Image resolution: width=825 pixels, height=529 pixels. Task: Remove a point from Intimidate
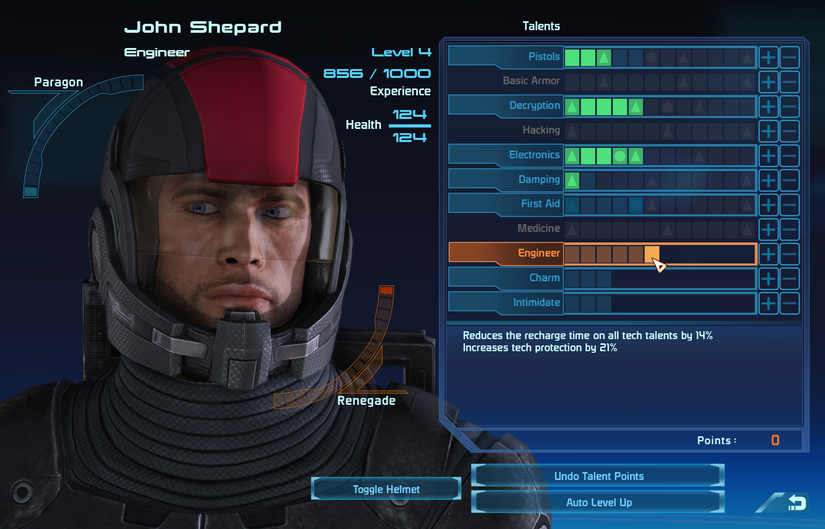[x=790, y=302]
